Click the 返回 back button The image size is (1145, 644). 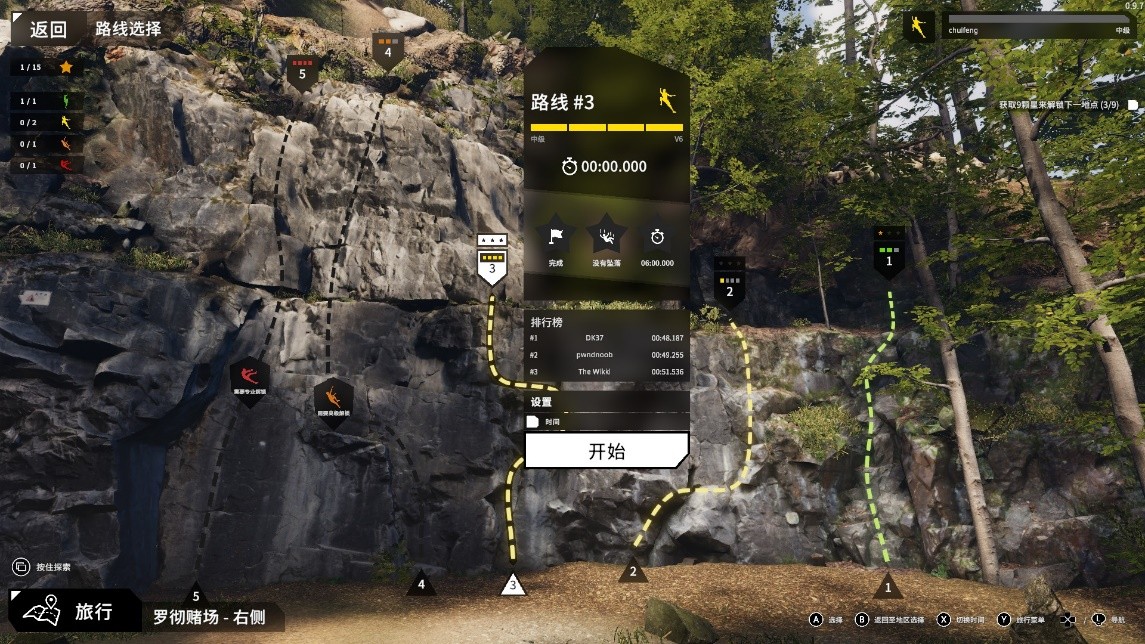click(x=47, y=29)
